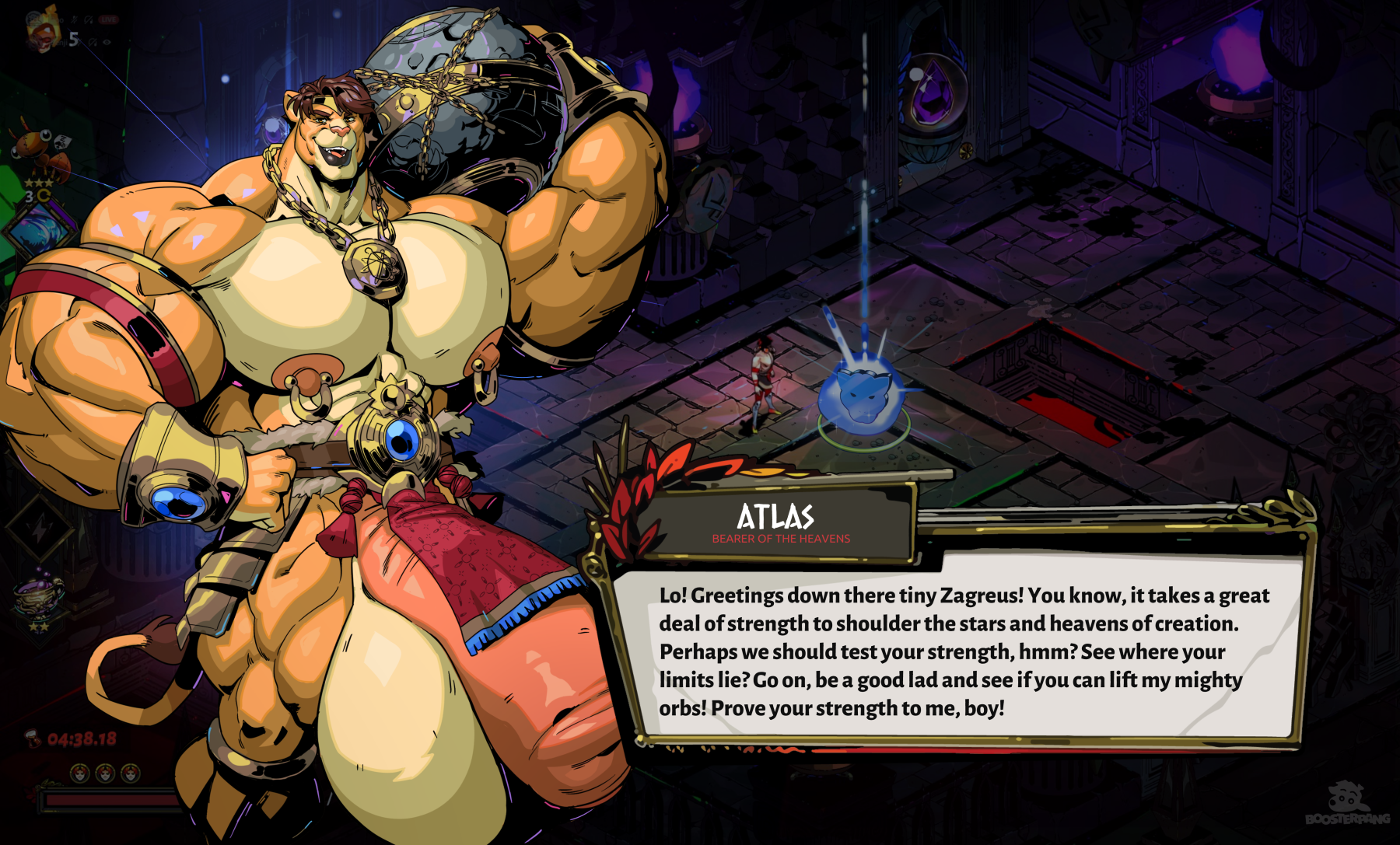Screen dimensions: 1400x845
Task: Select the empty lightning bolt Call slot
Action: [39, 529]
